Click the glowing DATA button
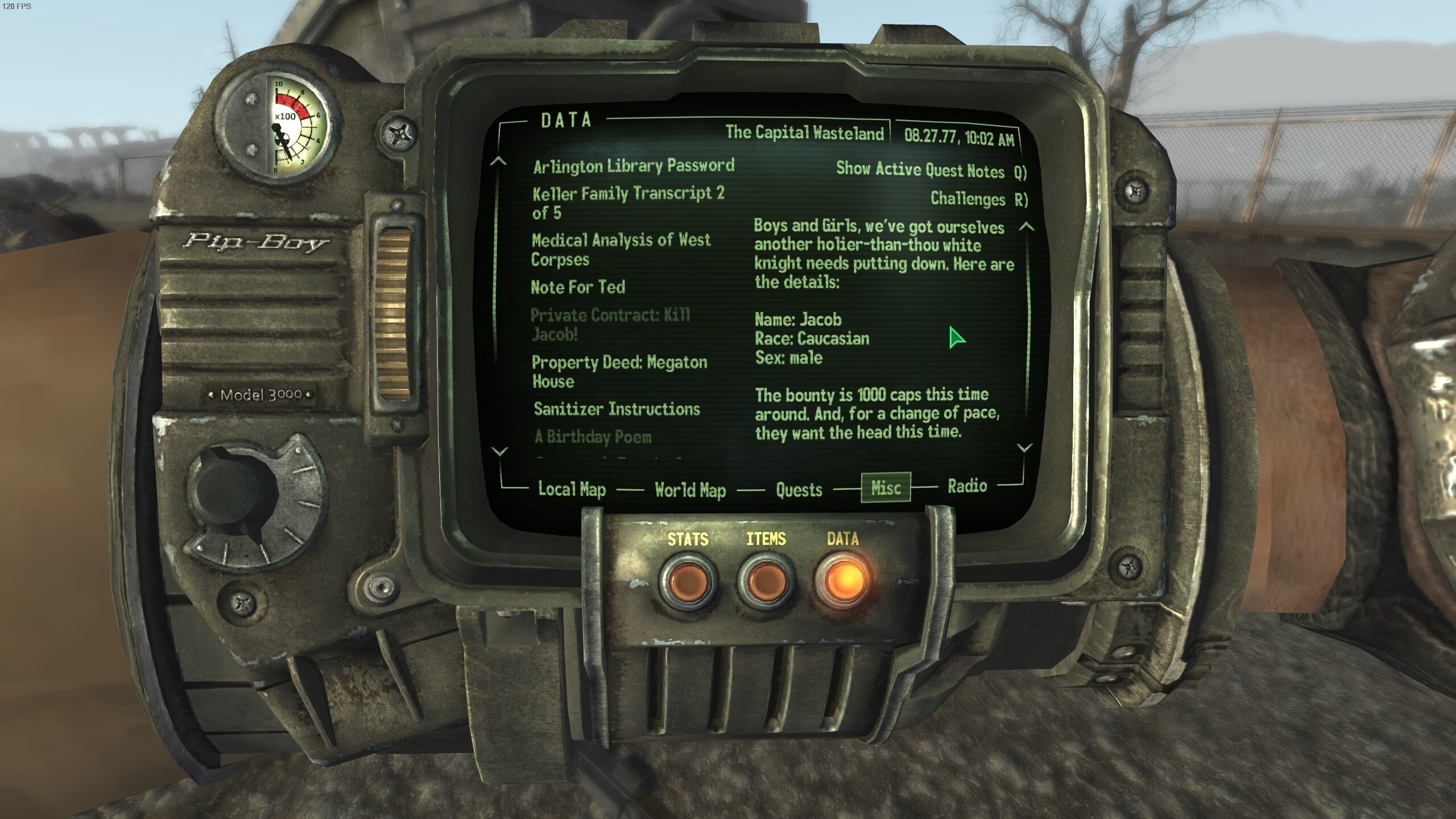 coord(843,580)
